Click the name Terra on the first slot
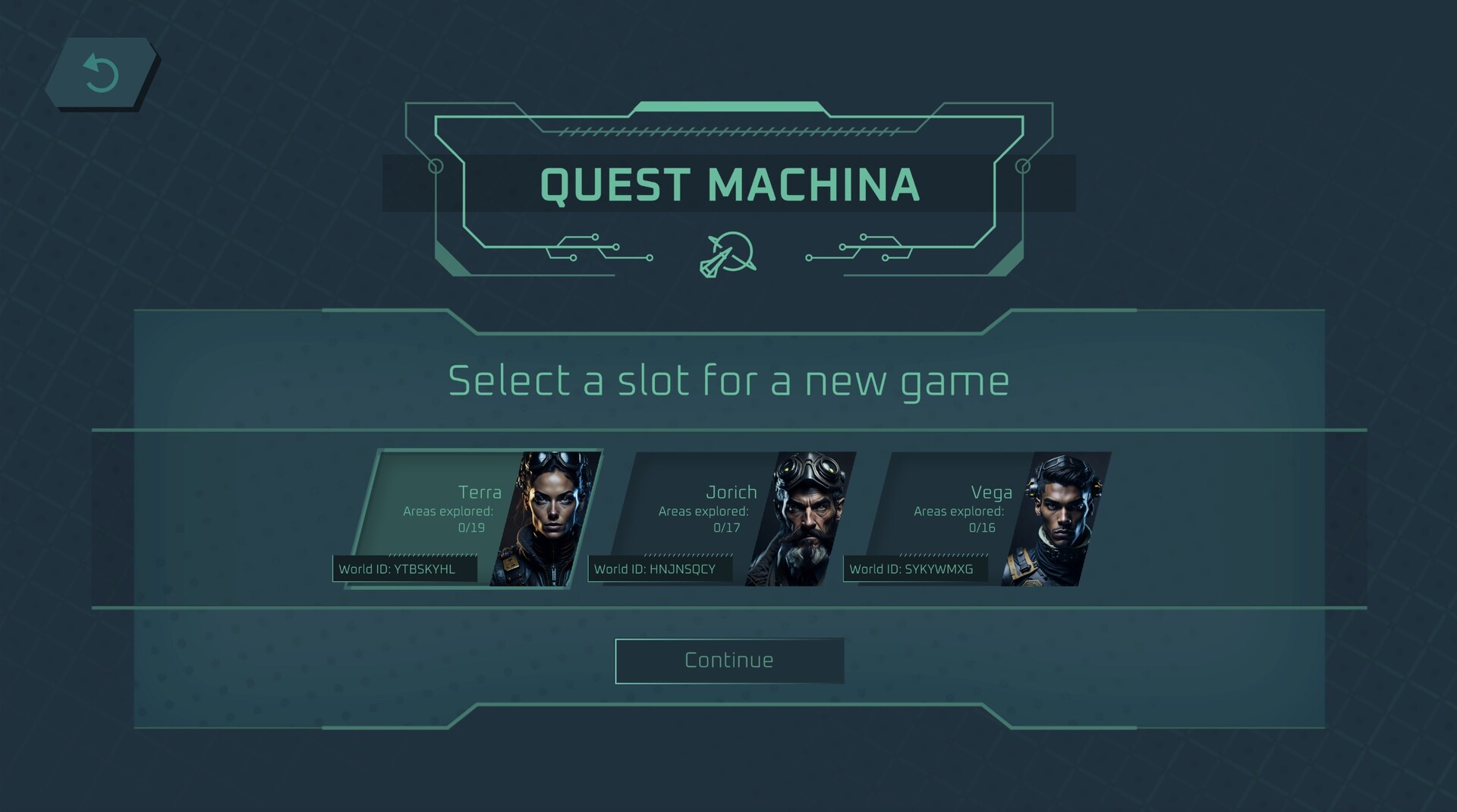 click(480, 492)
